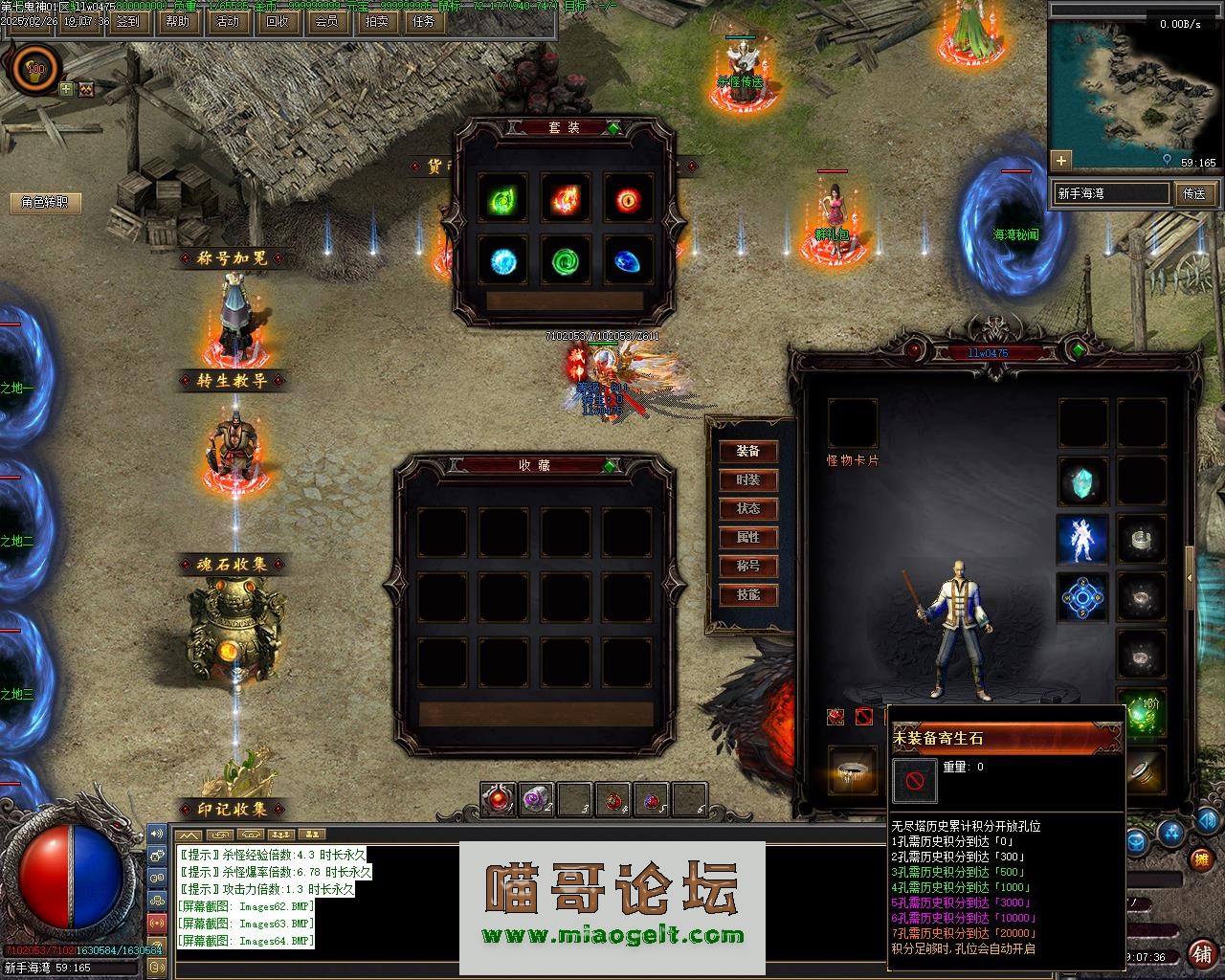
Task: Click the 角色转职 class change button
Action: [45, 203]
